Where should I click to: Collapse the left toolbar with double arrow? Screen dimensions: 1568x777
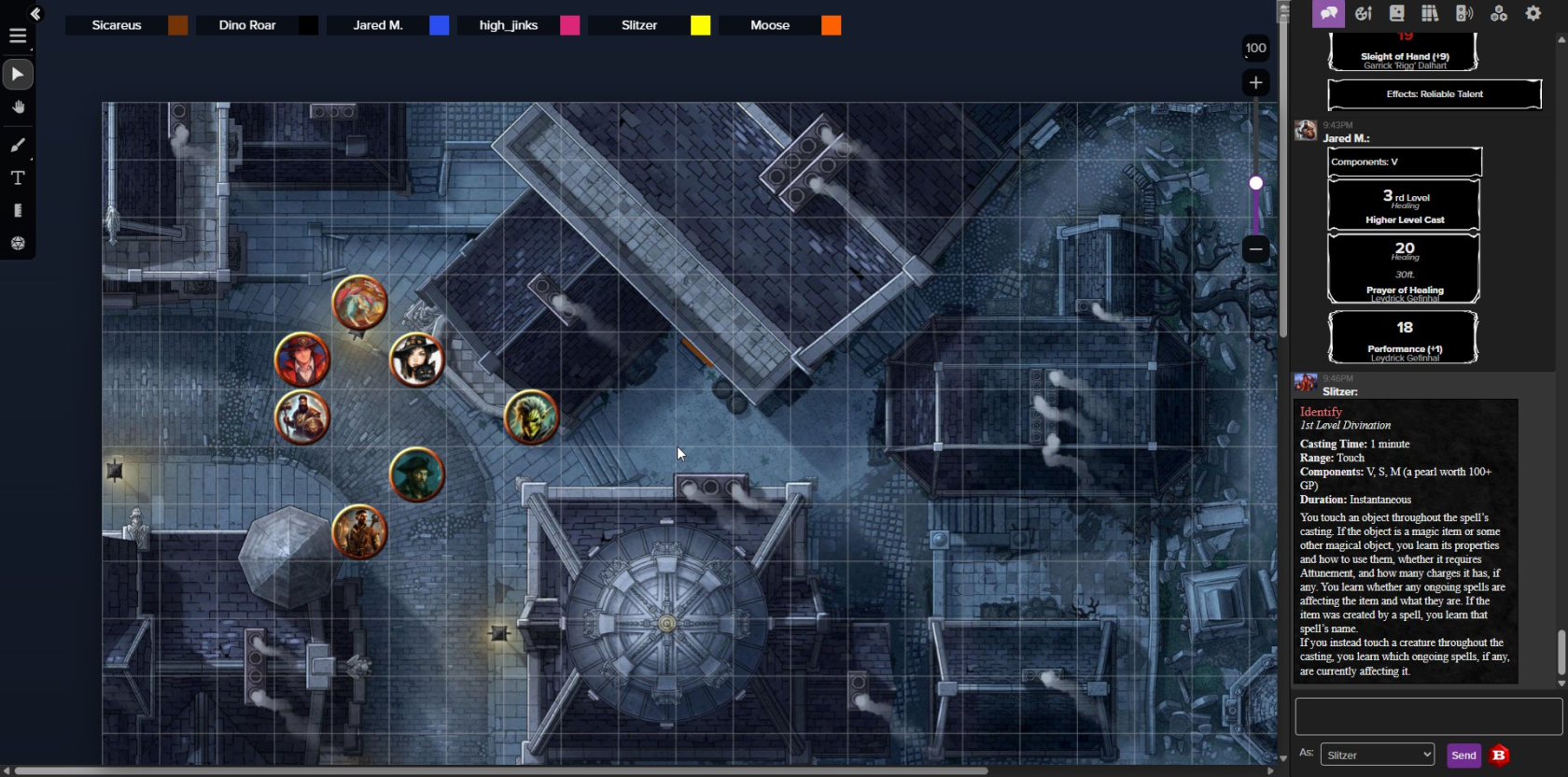coord(35,13)
